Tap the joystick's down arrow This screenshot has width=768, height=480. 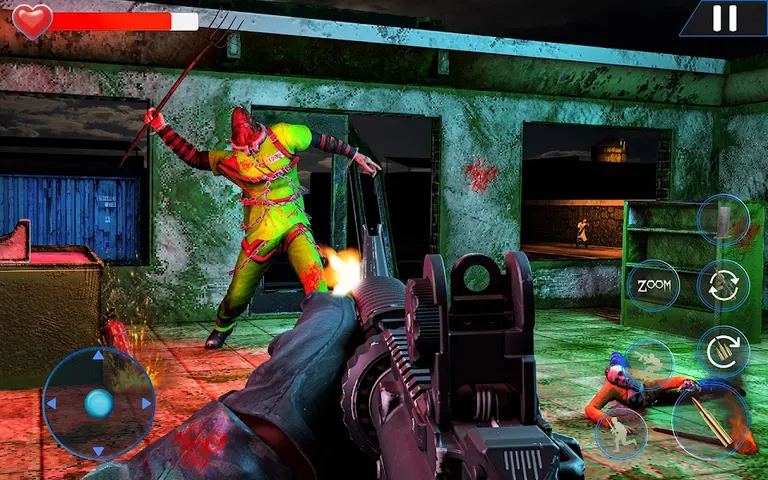point(98,450)
